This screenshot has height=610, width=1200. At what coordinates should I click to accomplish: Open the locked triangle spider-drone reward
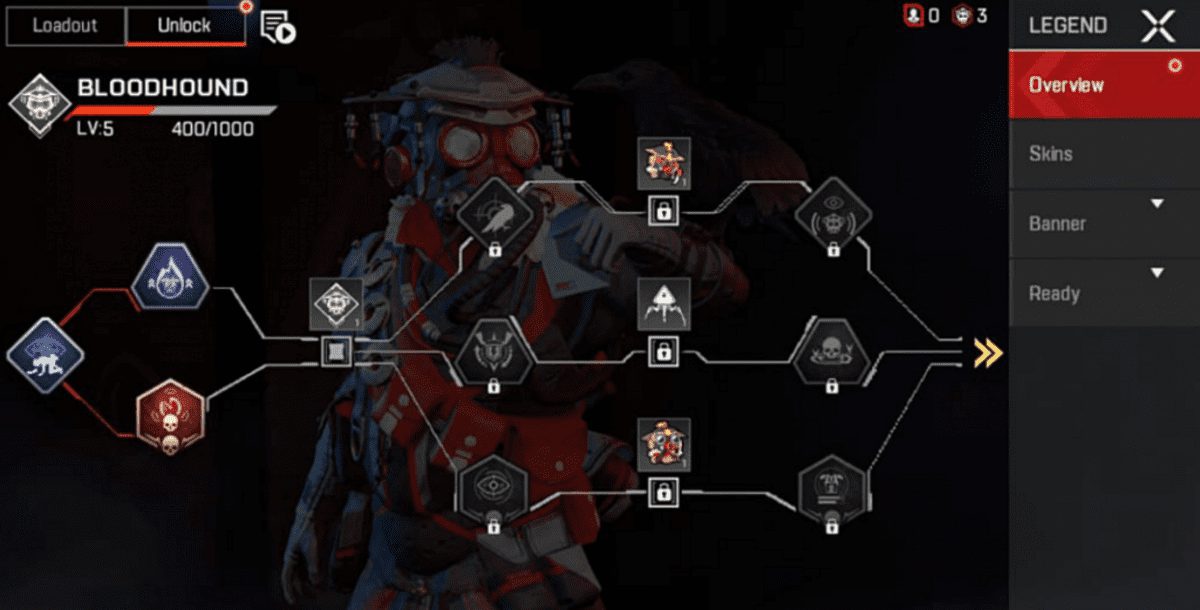pyautogui.click(x=662, y=305)
